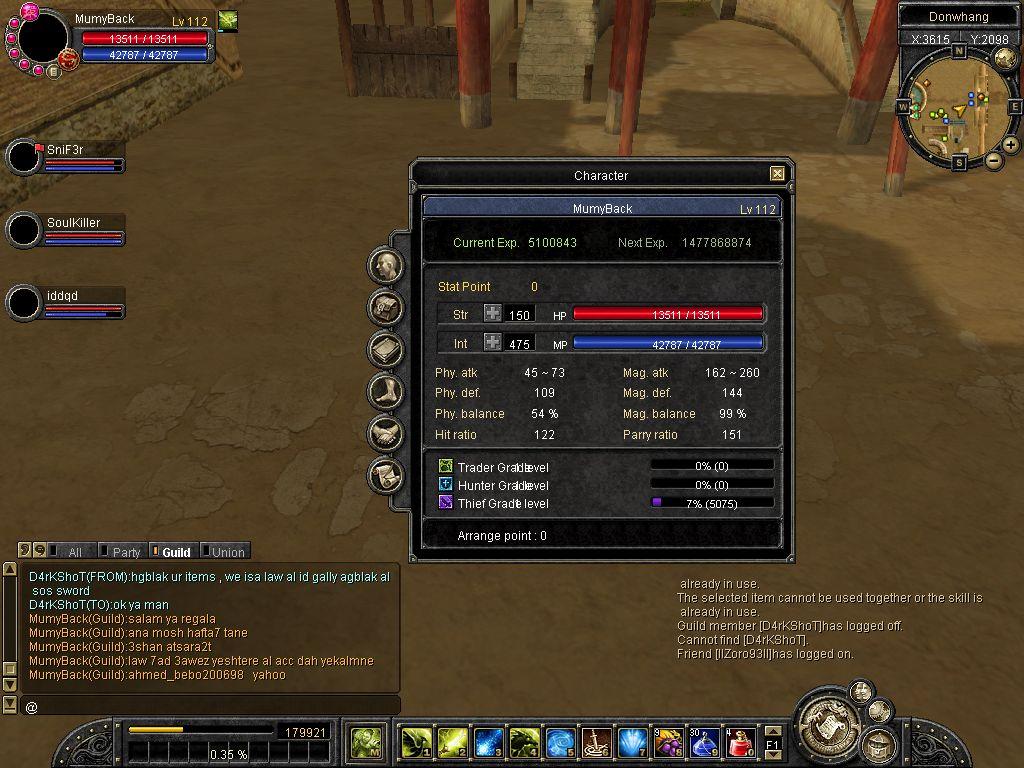Use the red potion in slot 0
Viewport: 1024px width, 768px height.
[x=740, y=742]
